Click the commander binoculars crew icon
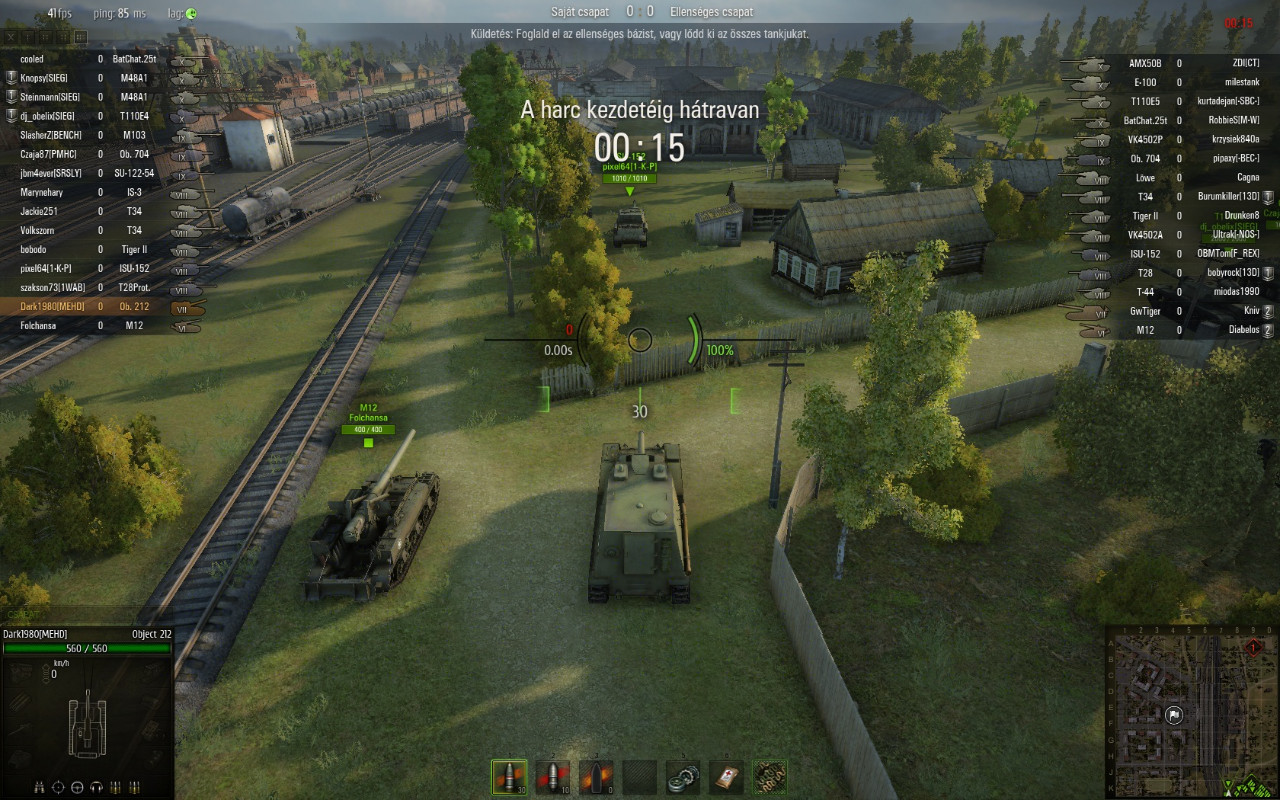The image size is (1280, 800). tap(39, 787)
